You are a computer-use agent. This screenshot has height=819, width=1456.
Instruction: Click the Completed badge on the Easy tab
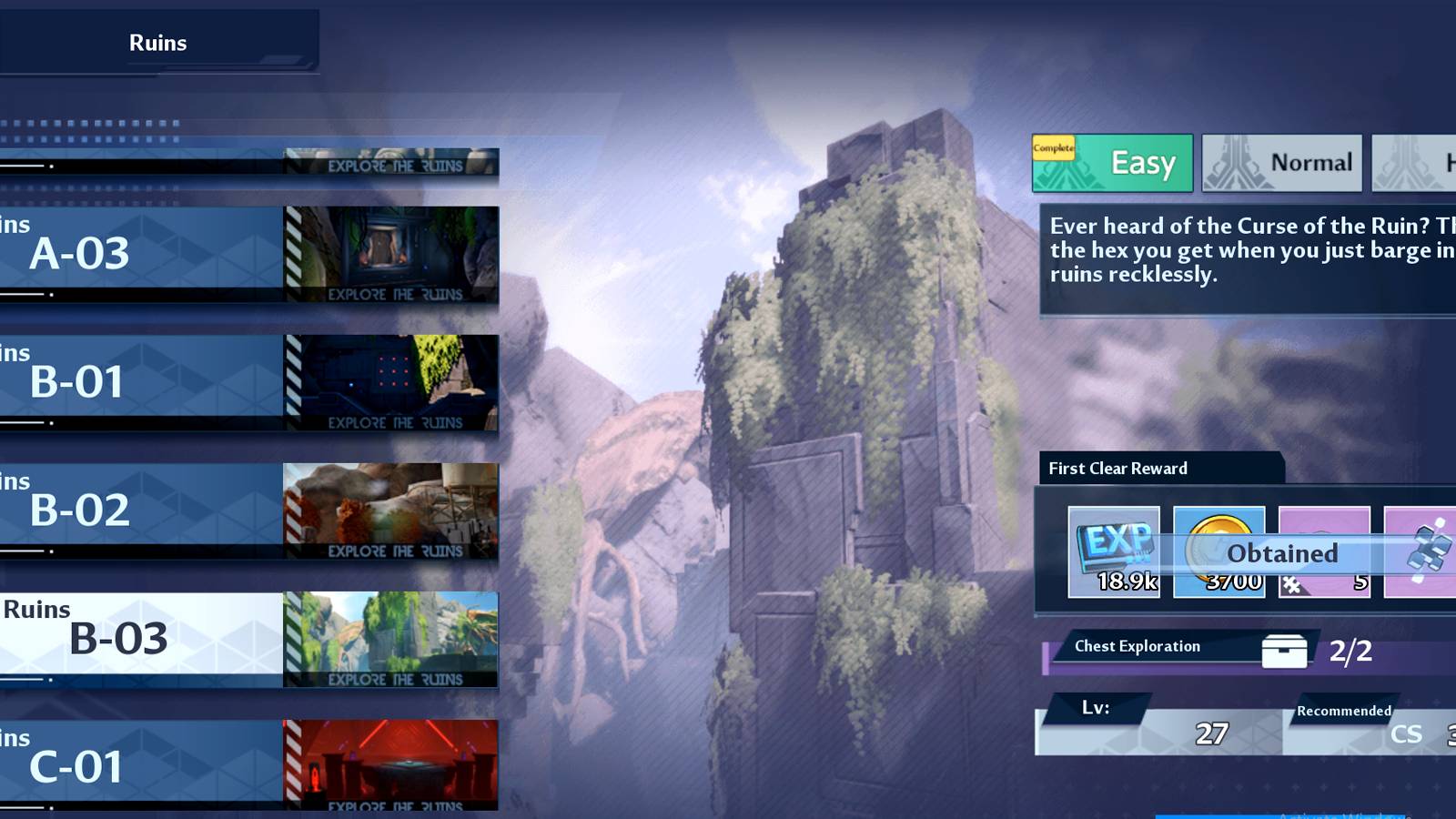[1053, 146]
